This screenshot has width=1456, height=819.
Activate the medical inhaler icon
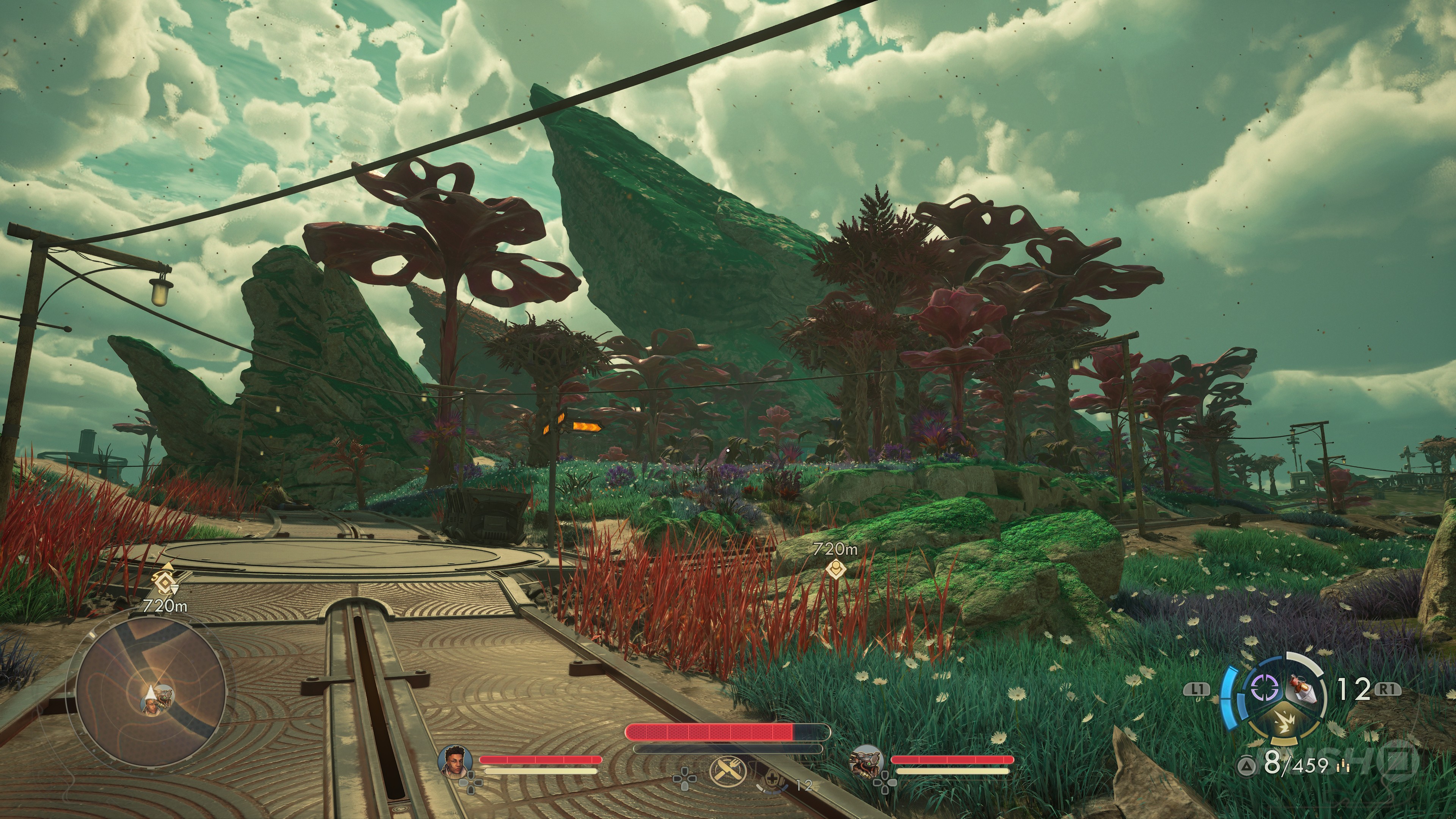coord(771,782)
